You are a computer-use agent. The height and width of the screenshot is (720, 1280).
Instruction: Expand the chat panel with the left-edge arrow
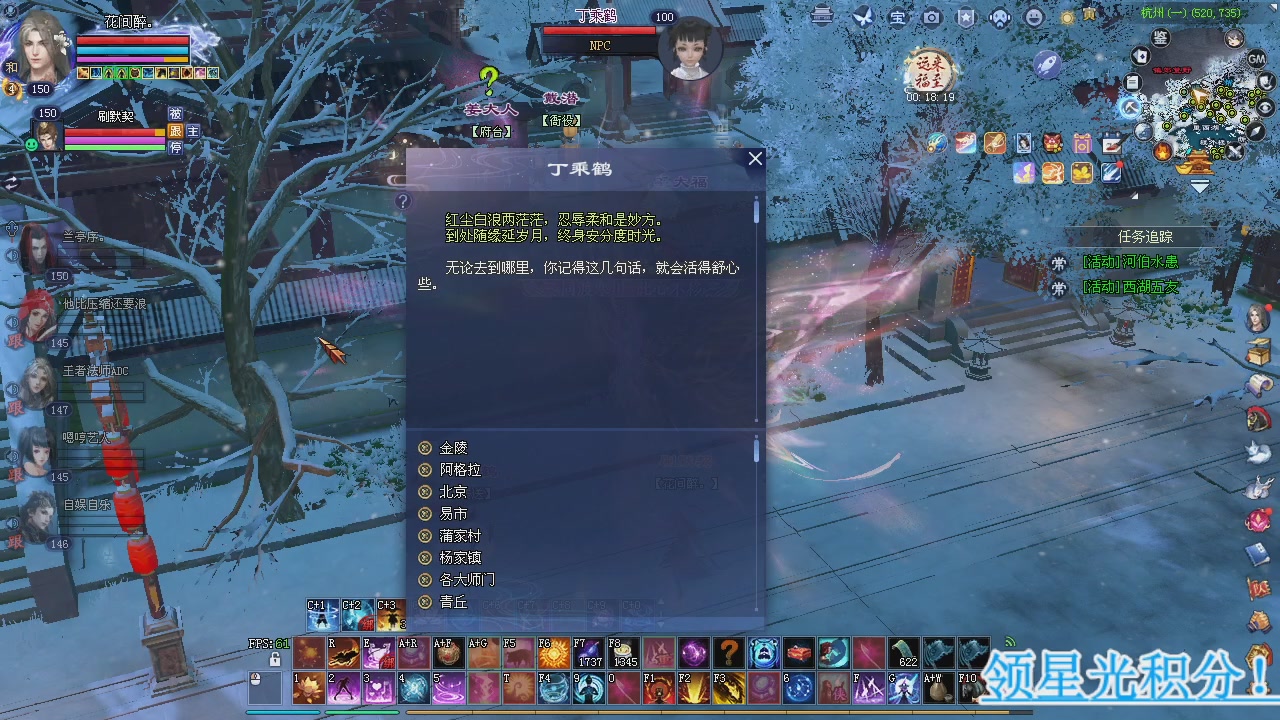[x=11, y=184]
